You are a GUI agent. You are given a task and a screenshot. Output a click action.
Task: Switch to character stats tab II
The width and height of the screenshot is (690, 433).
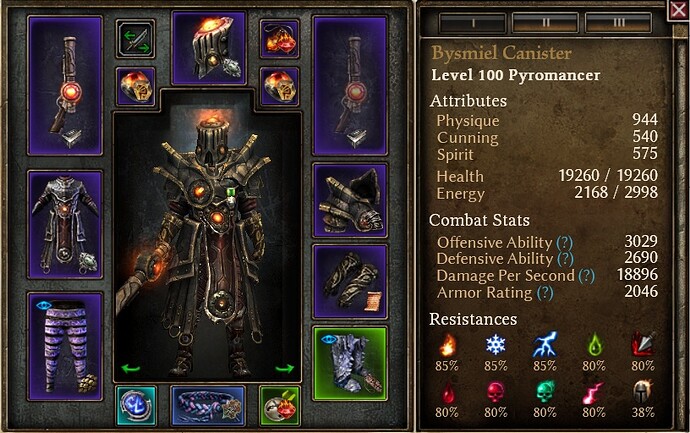[x=544, y=21]
